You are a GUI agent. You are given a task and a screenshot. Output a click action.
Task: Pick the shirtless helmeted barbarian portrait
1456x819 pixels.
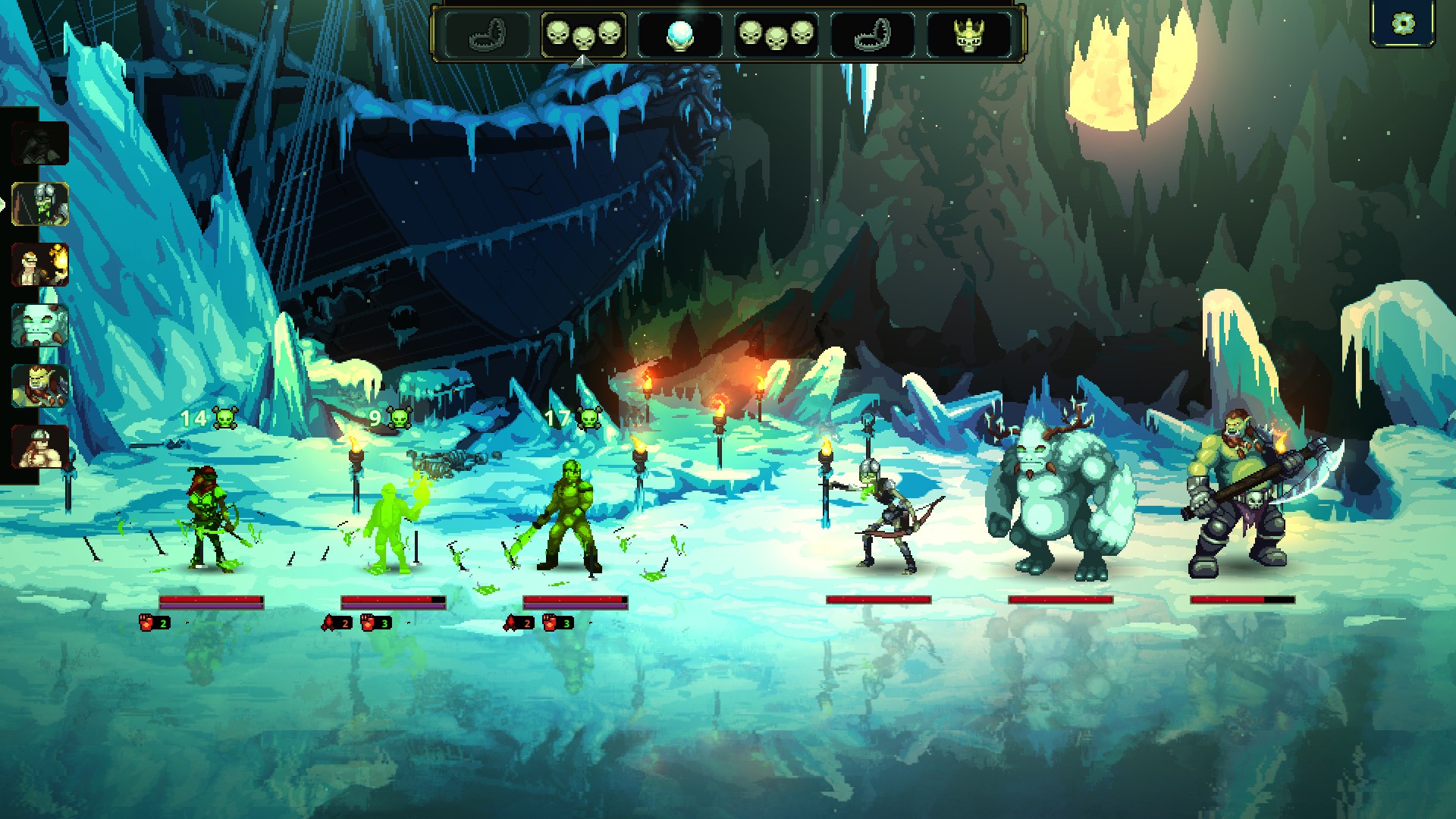point(40,446)
